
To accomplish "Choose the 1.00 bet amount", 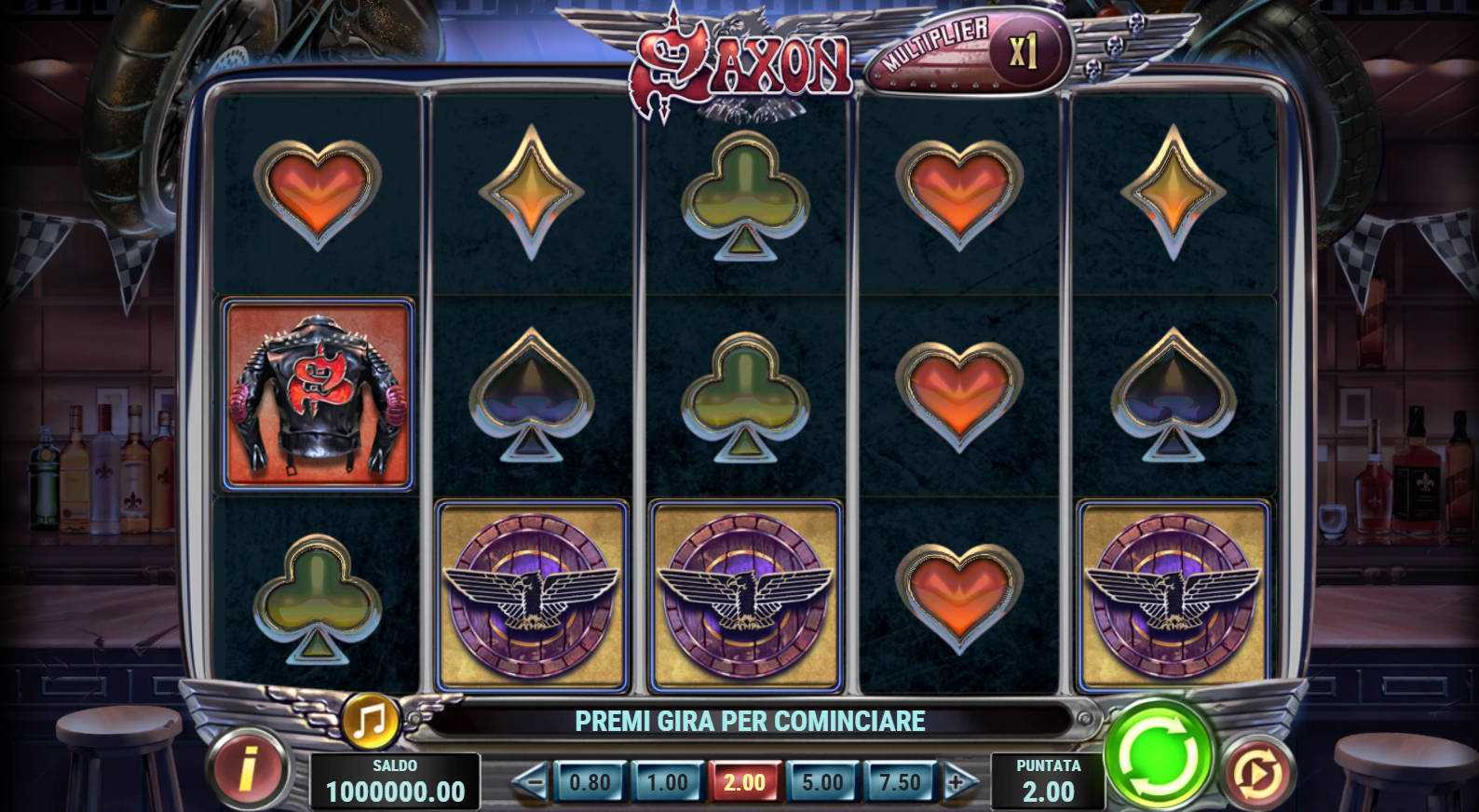I will (x=668, y=782).
